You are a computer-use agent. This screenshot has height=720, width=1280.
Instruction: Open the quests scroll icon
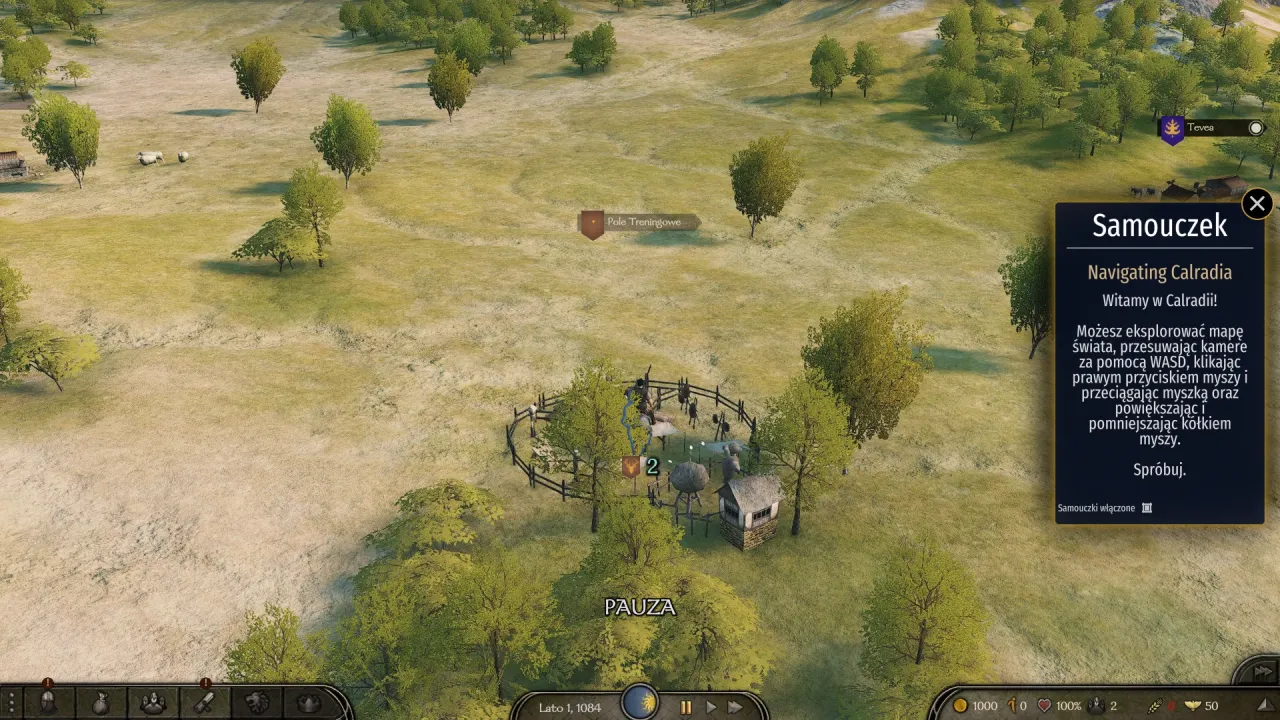click(x=204, y=703)
